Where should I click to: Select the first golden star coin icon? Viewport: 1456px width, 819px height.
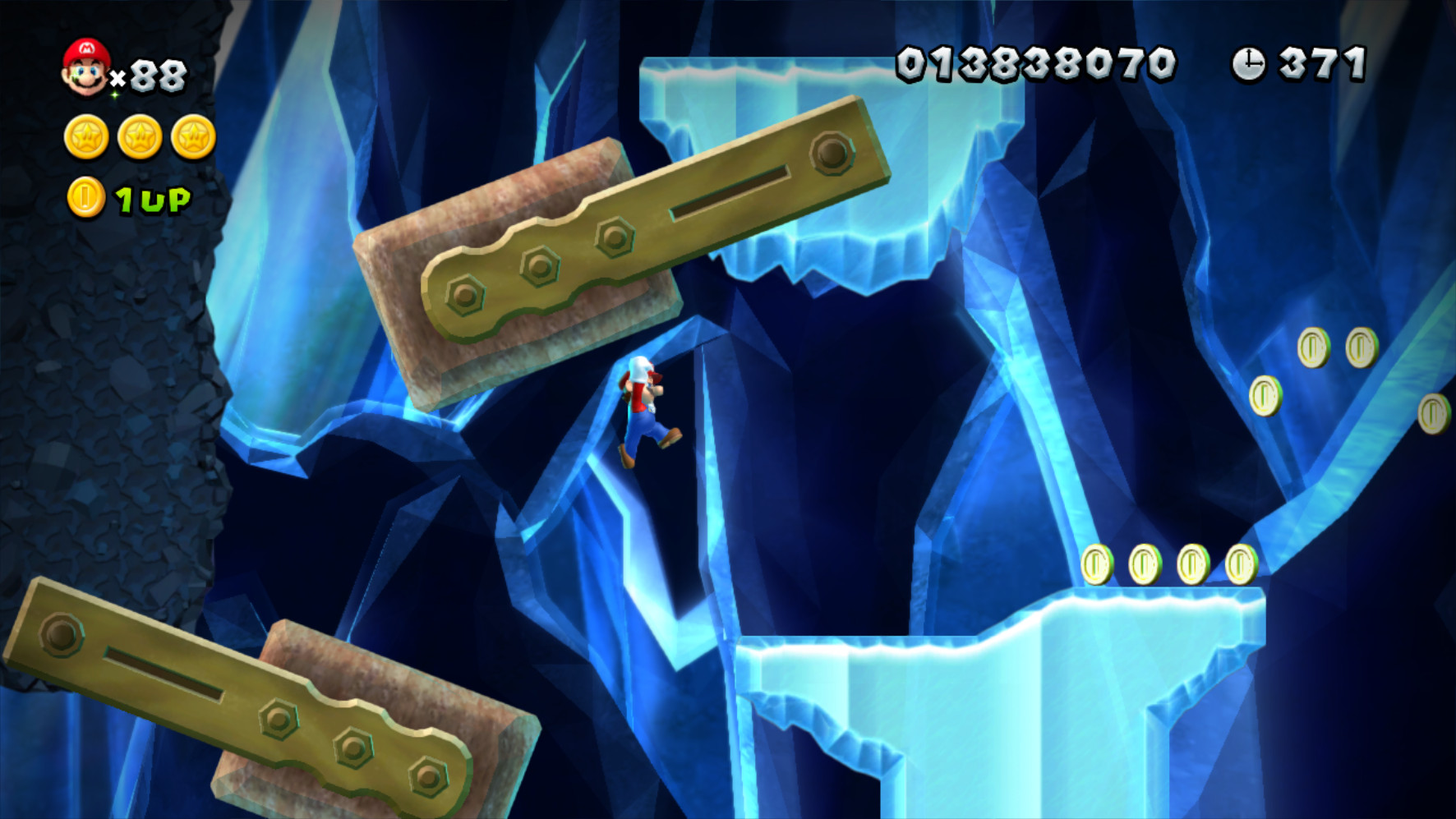[x=85, y=139]
